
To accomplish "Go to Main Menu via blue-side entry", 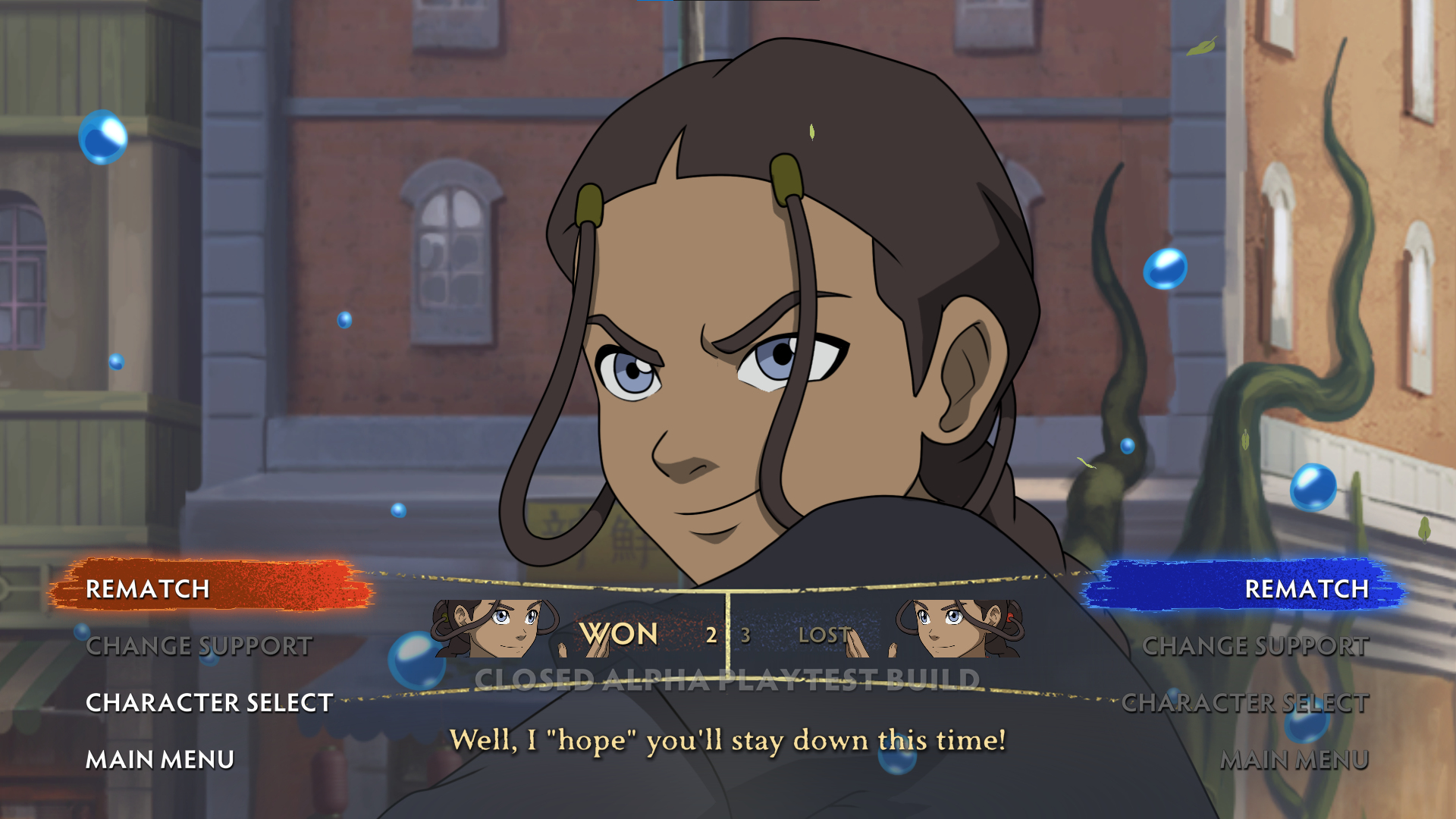I will point(1294,759).
